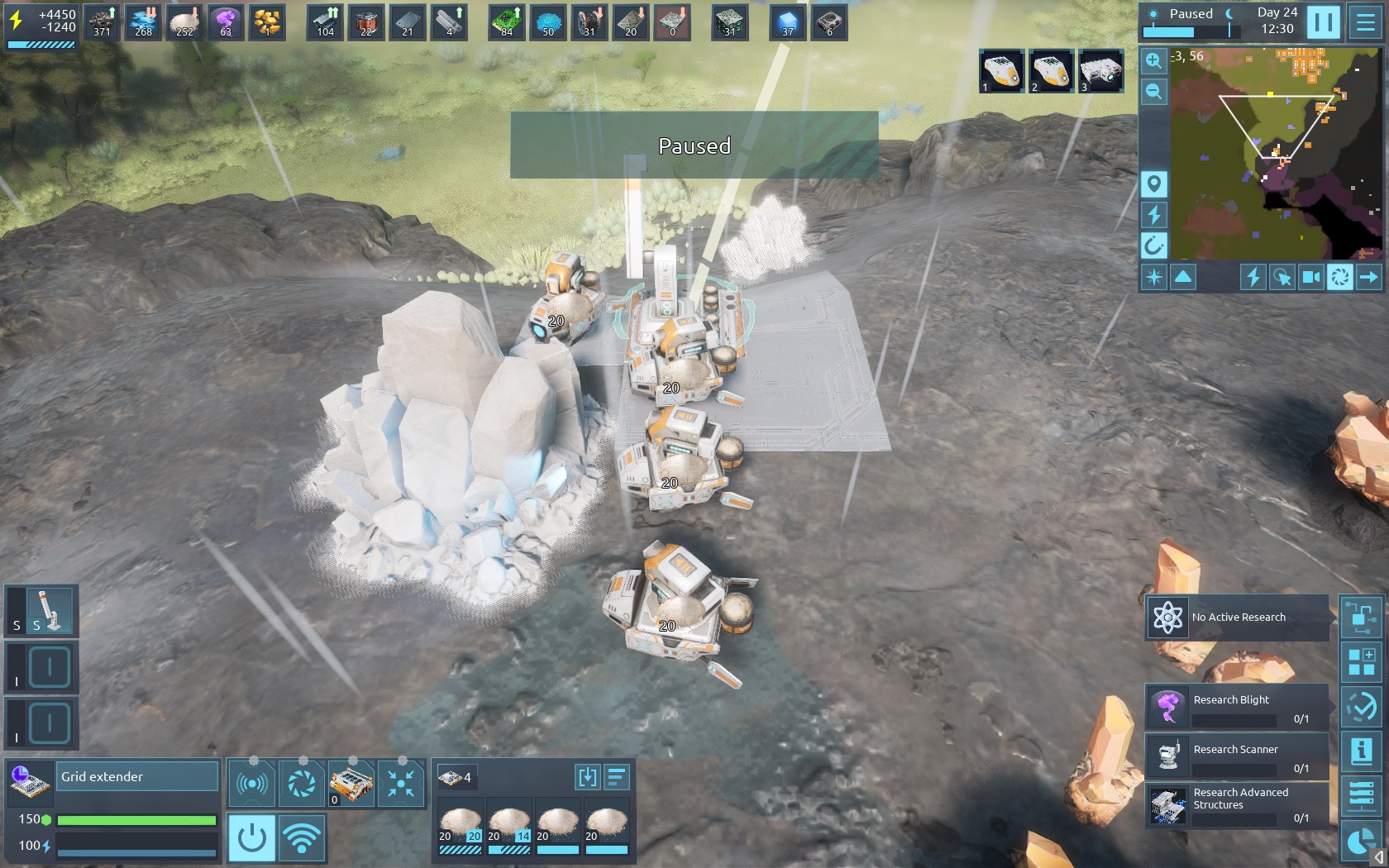This screenshot has width=1389, height=868.
Task: Select the Research Scanner objective
Action: [1237, 756]
